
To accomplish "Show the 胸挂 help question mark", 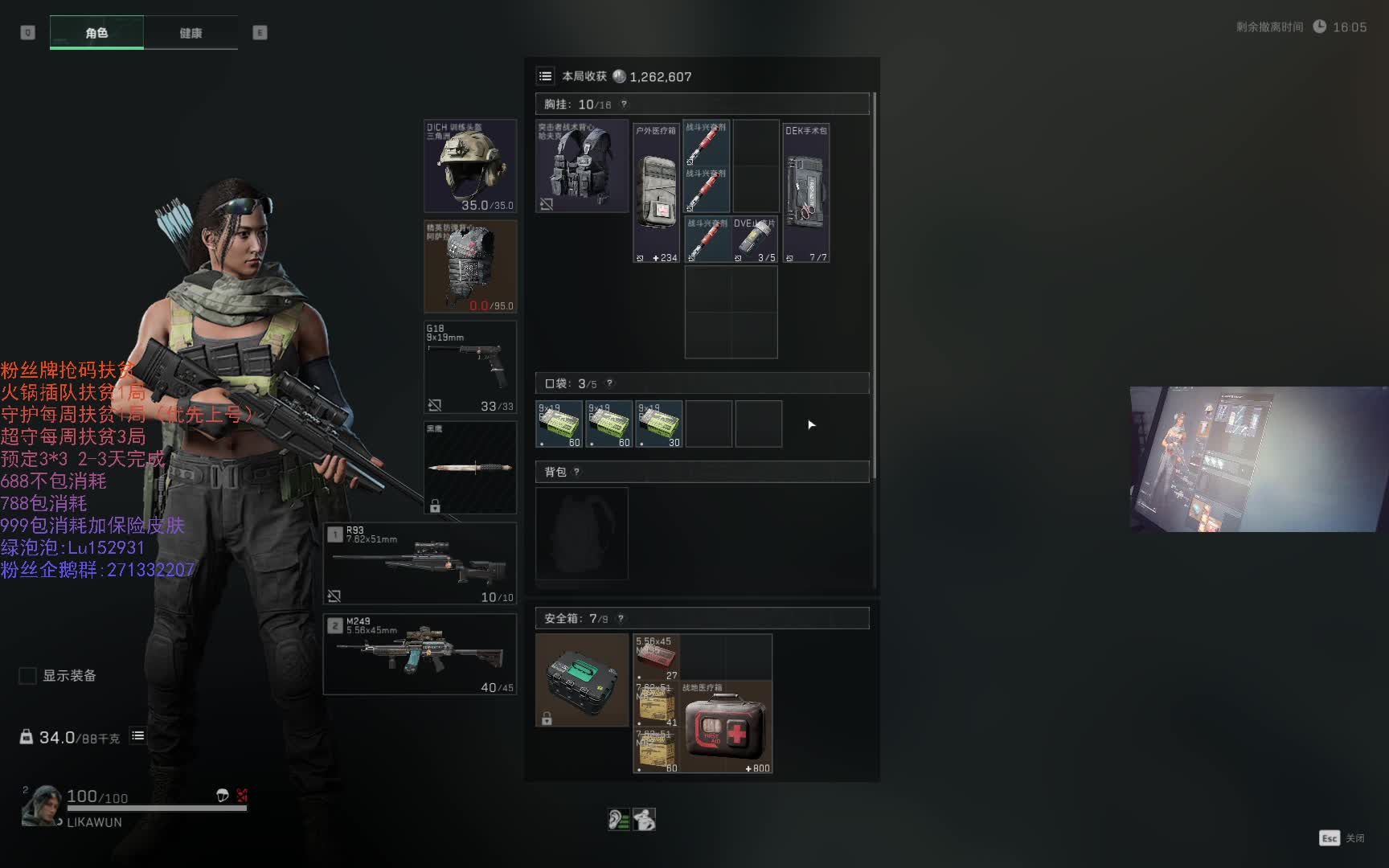I will [624, 104].
